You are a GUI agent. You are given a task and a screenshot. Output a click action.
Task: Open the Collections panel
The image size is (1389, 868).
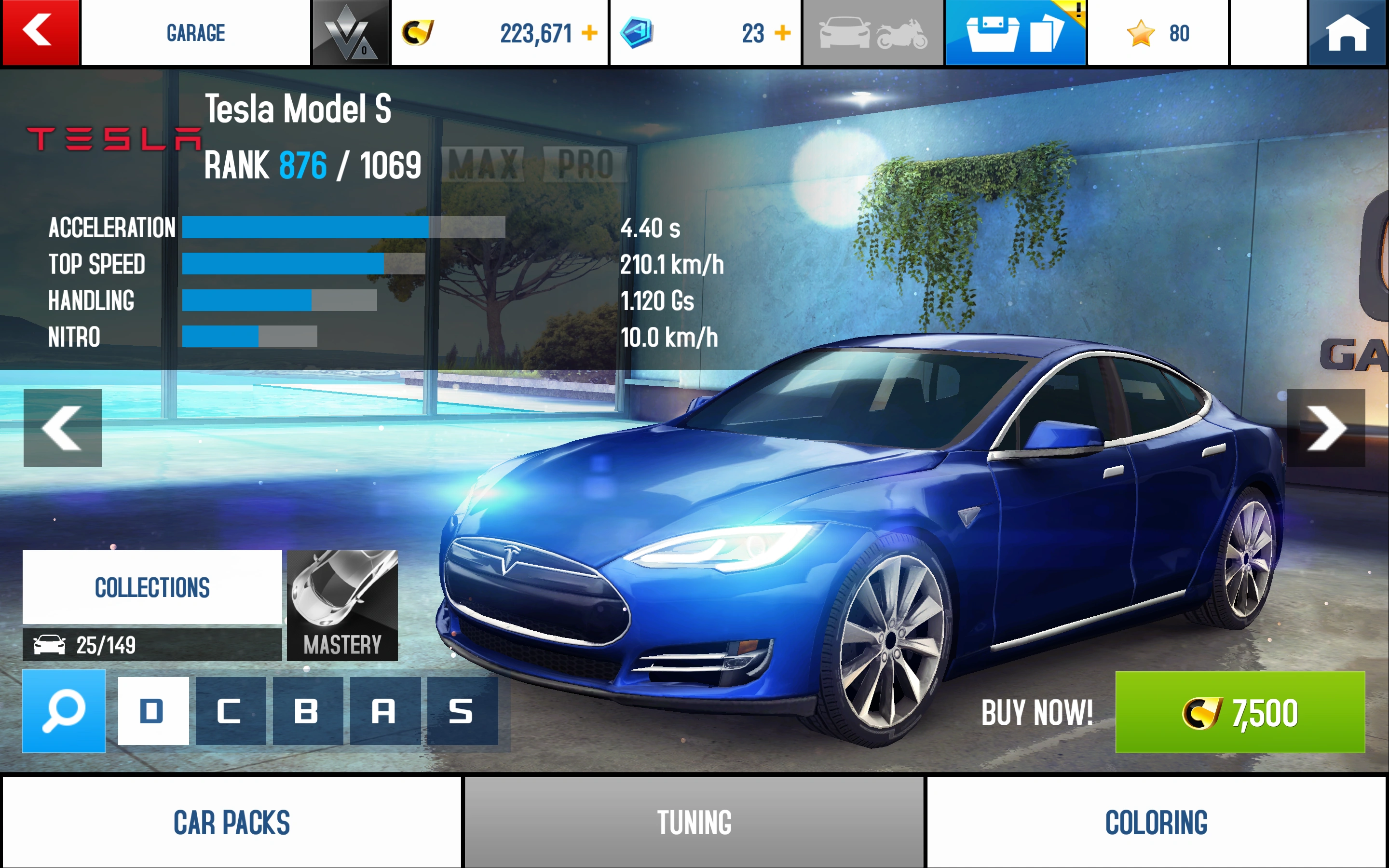point(151,587)
